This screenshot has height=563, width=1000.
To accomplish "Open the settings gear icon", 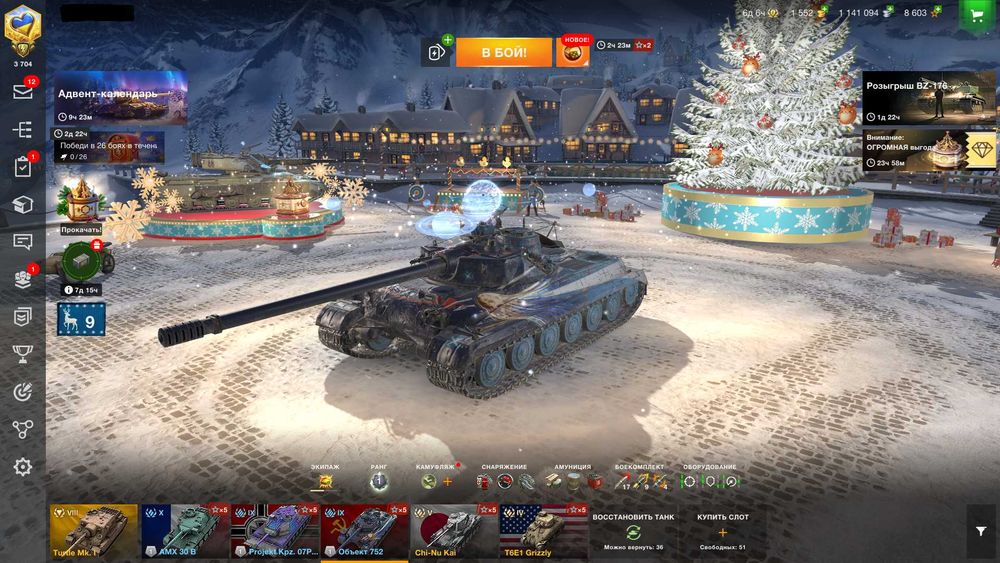I will [x=22, y=467].
